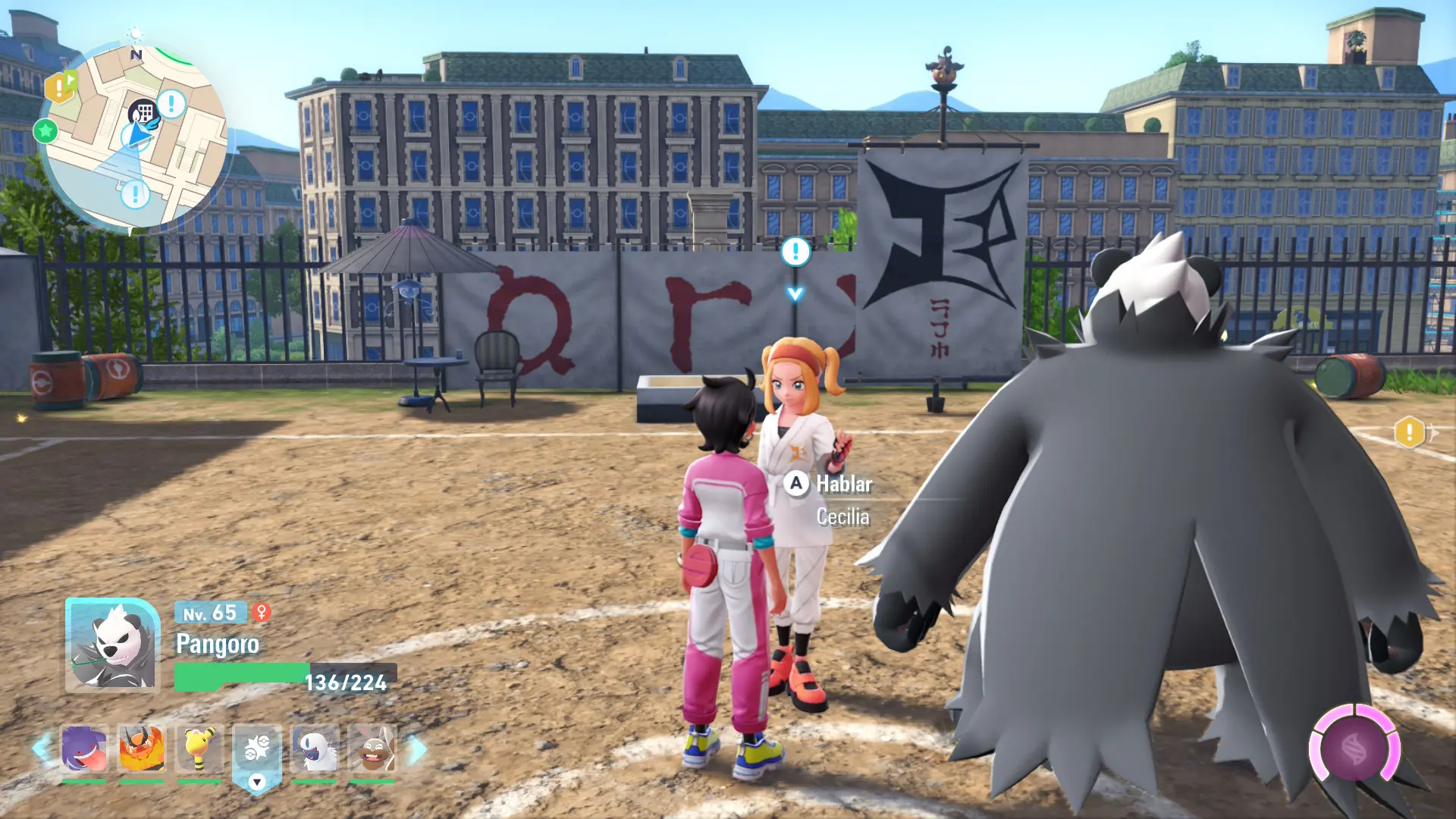Viewport: 1456px width, 819px height.
Task: Pick Diggersby from the party bar
Action: pos(372,748)
